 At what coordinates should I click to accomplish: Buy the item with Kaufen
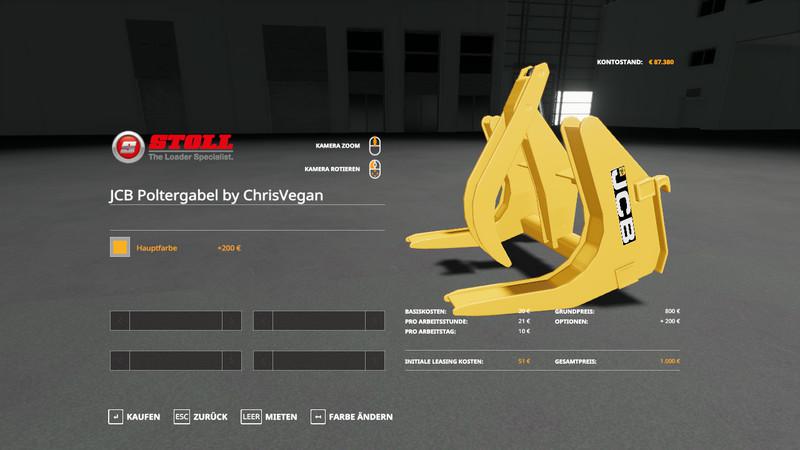[135, 416]
